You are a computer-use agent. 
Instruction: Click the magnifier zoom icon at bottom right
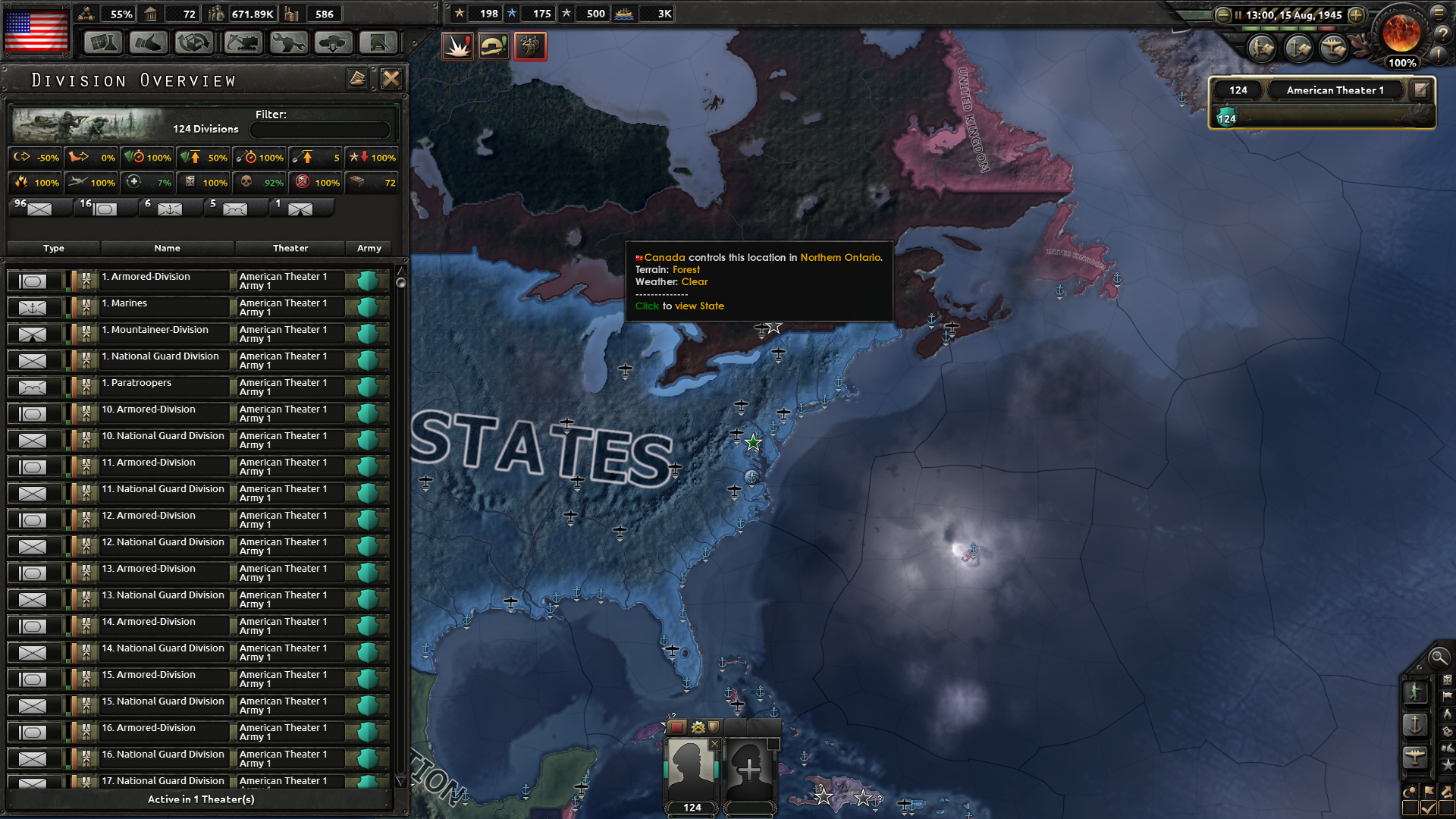point(1439,658)
